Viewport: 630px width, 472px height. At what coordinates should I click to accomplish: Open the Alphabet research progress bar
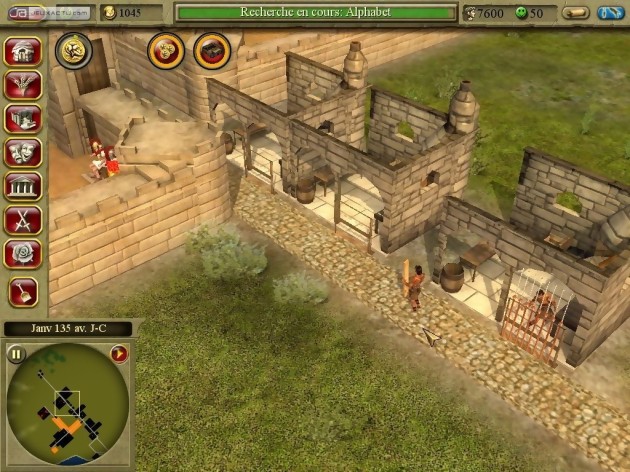pos(315,12)
